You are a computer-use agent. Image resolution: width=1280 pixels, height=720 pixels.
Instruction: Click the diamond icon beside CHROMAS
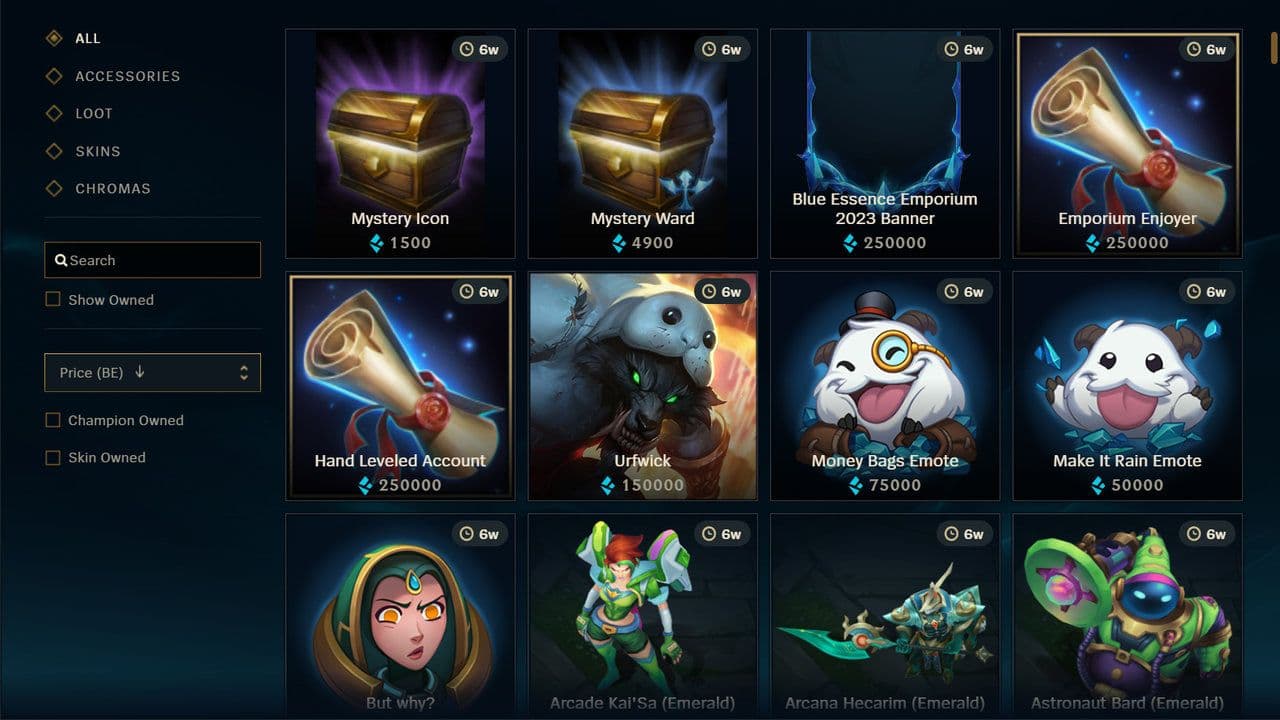tap(54, 188)
